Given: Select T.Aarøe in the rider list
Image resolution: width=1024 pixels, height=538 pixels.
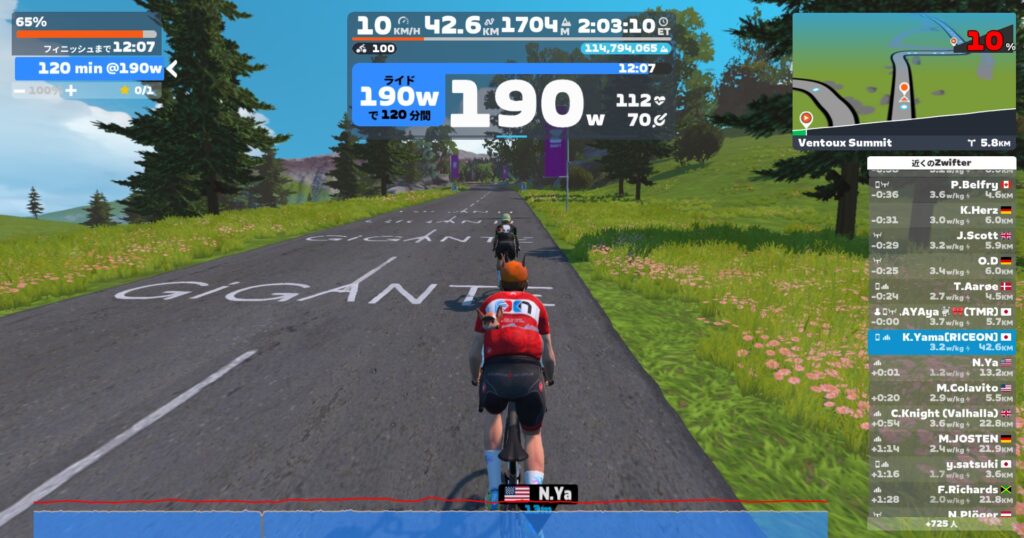Looking at the screenshot, I should 941,291.
